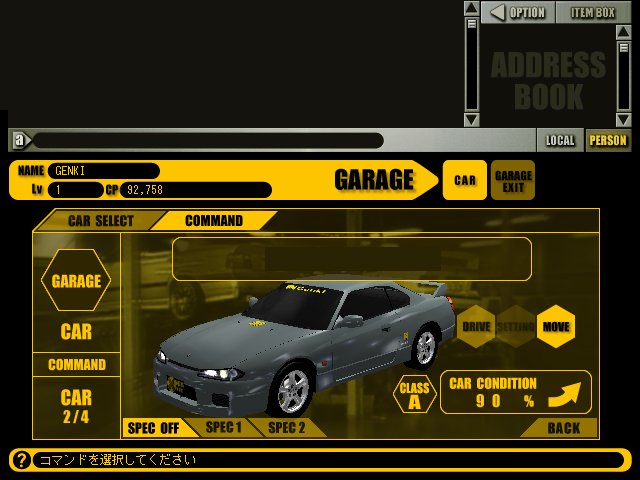Switch chat to PERSON
640x480 pixels.
(x=608, y=140)
